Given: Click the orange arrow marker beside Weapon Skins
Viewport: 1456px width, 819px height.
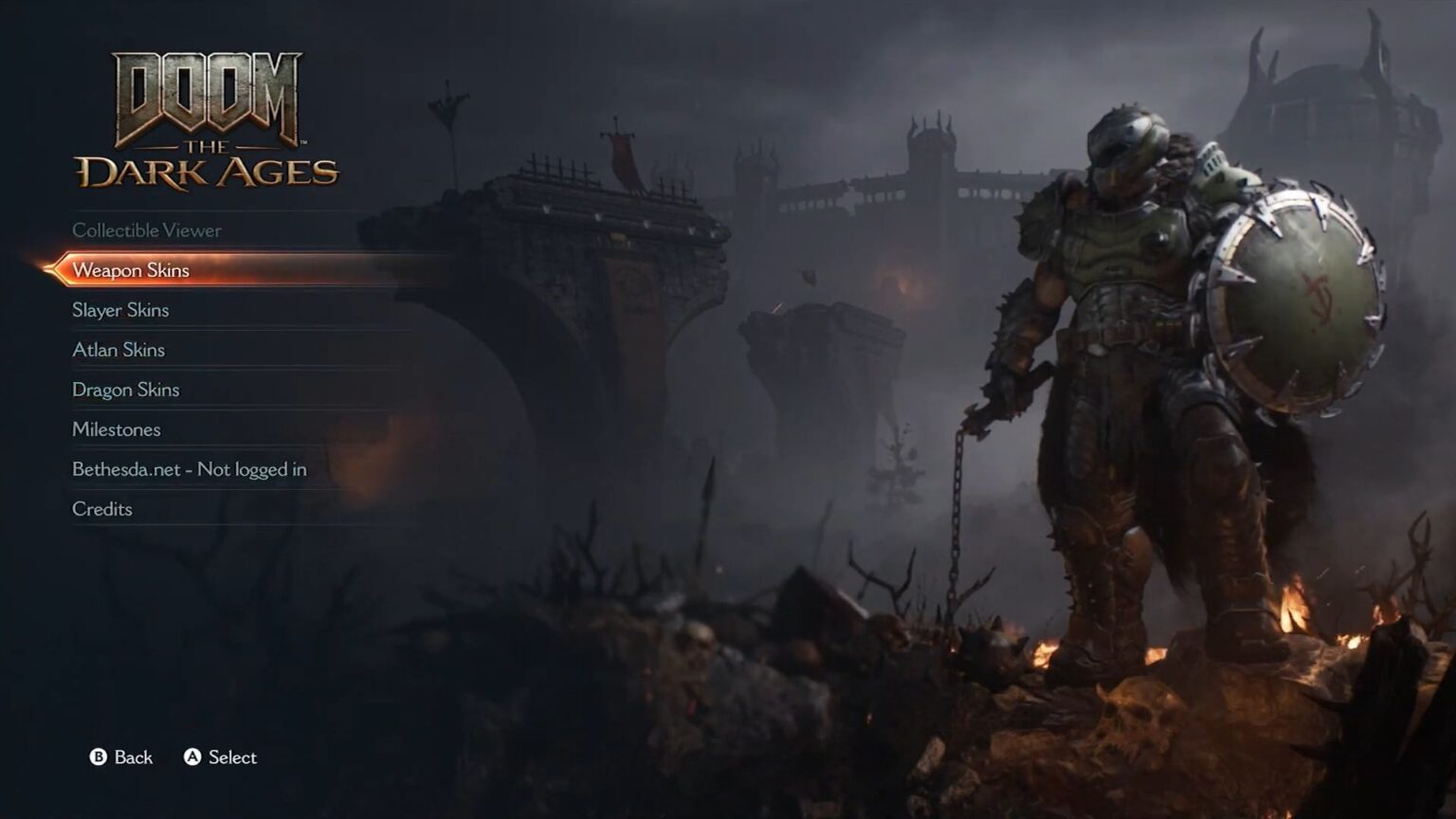Looking at the screenshot, I should click(53, 270).
